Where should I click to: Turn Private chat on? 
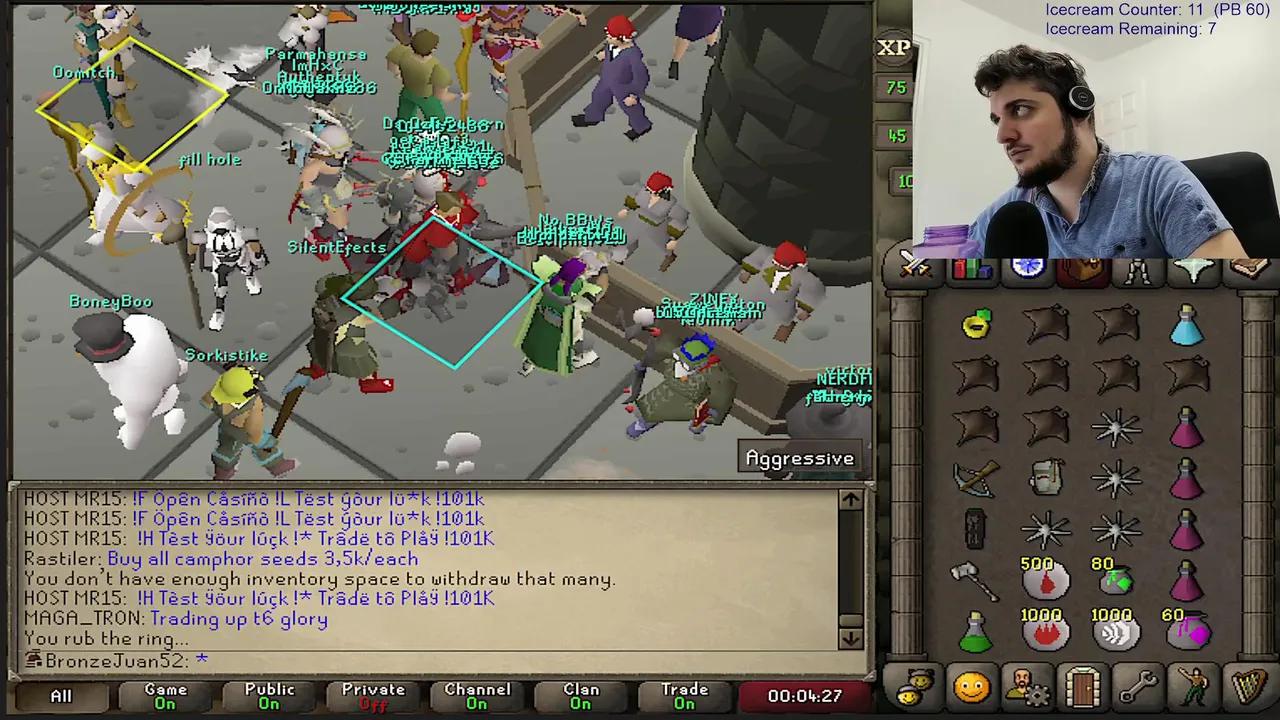tap(373, 695)
